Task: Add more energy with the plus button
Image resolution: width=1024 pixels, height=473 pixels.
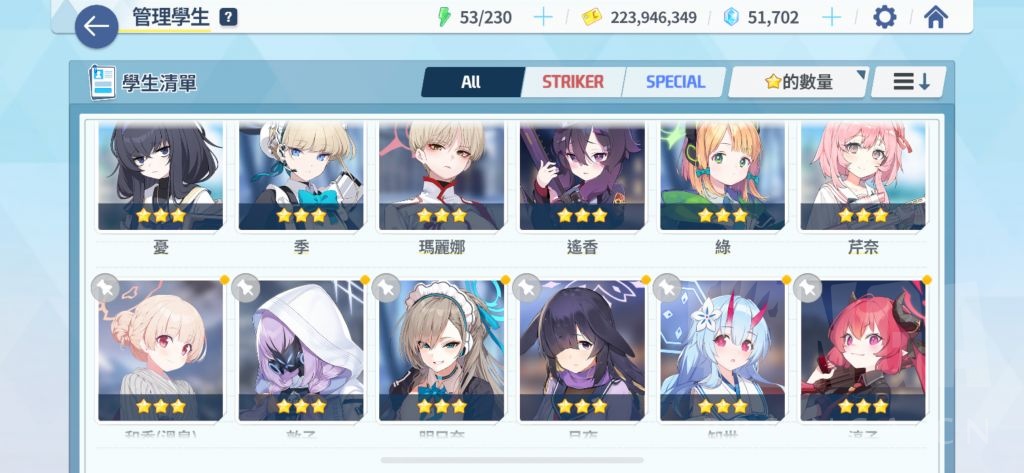Action: click(543, 17)
